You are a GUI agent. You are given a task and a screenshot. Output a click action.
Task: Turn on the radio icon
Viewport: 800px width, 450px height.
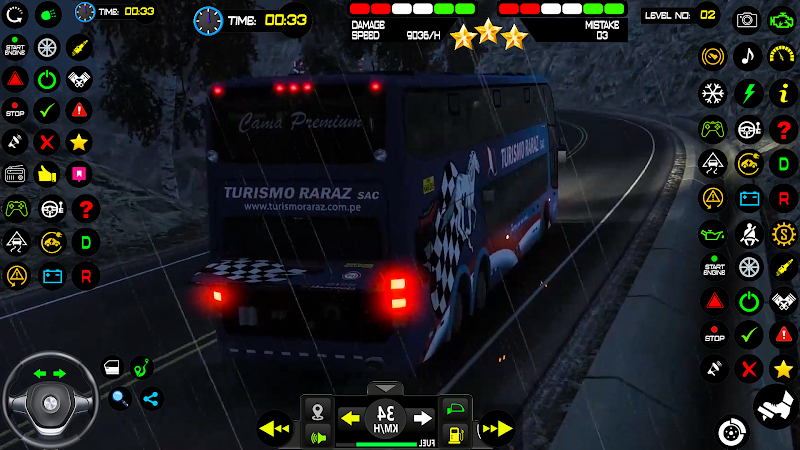15,174
